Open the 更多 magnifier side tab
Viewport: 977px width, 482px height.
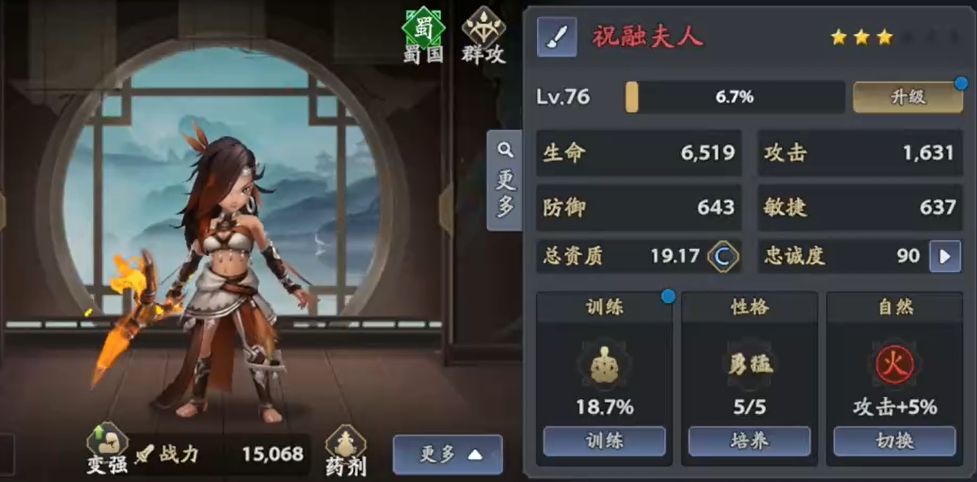tap(505, 180)
